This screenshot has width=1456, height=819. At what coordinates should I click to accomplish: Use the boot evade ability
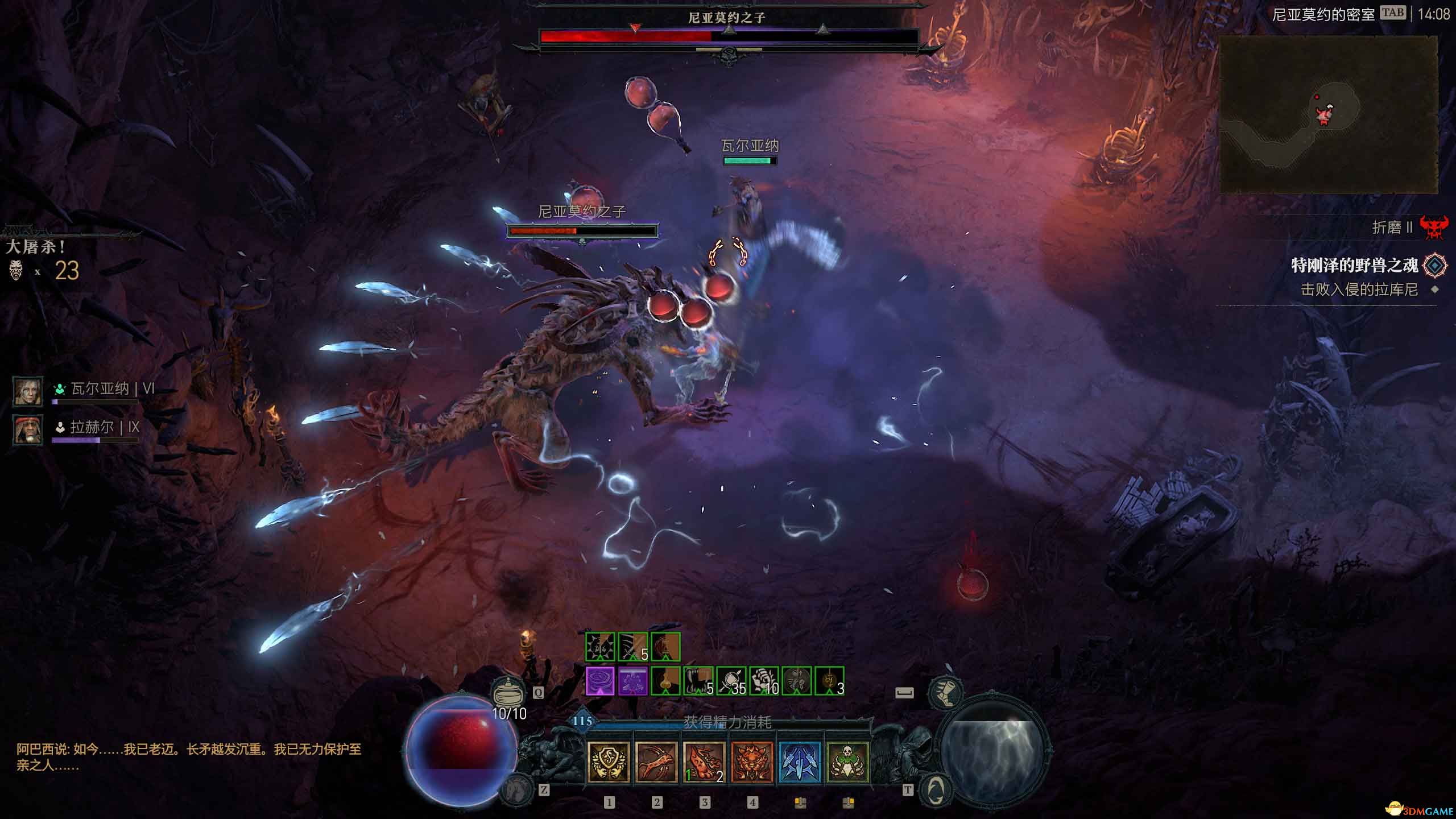(x=945, y=692)
